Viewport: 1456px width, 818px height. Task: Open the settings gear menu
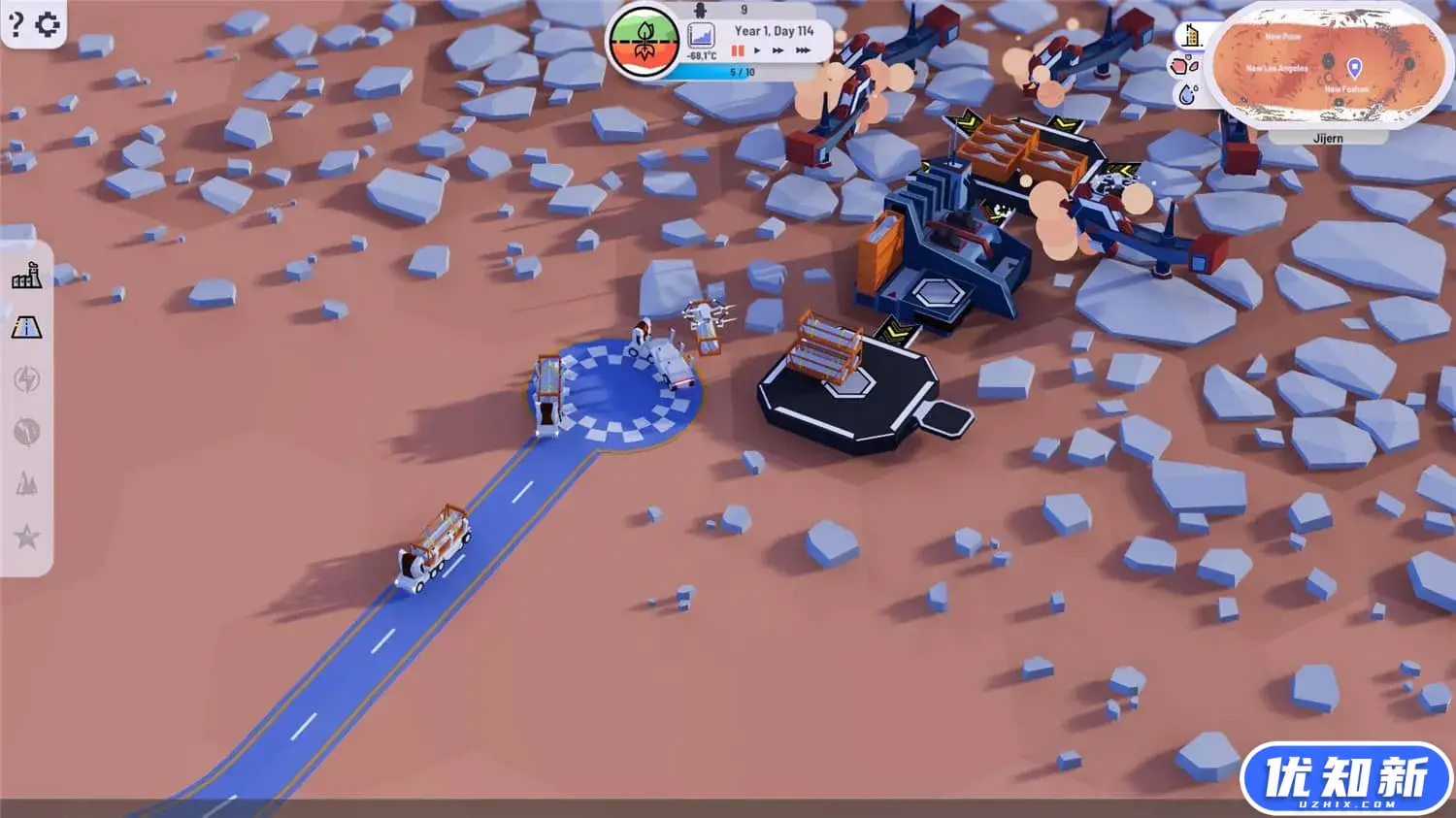[x=47, y=23]
